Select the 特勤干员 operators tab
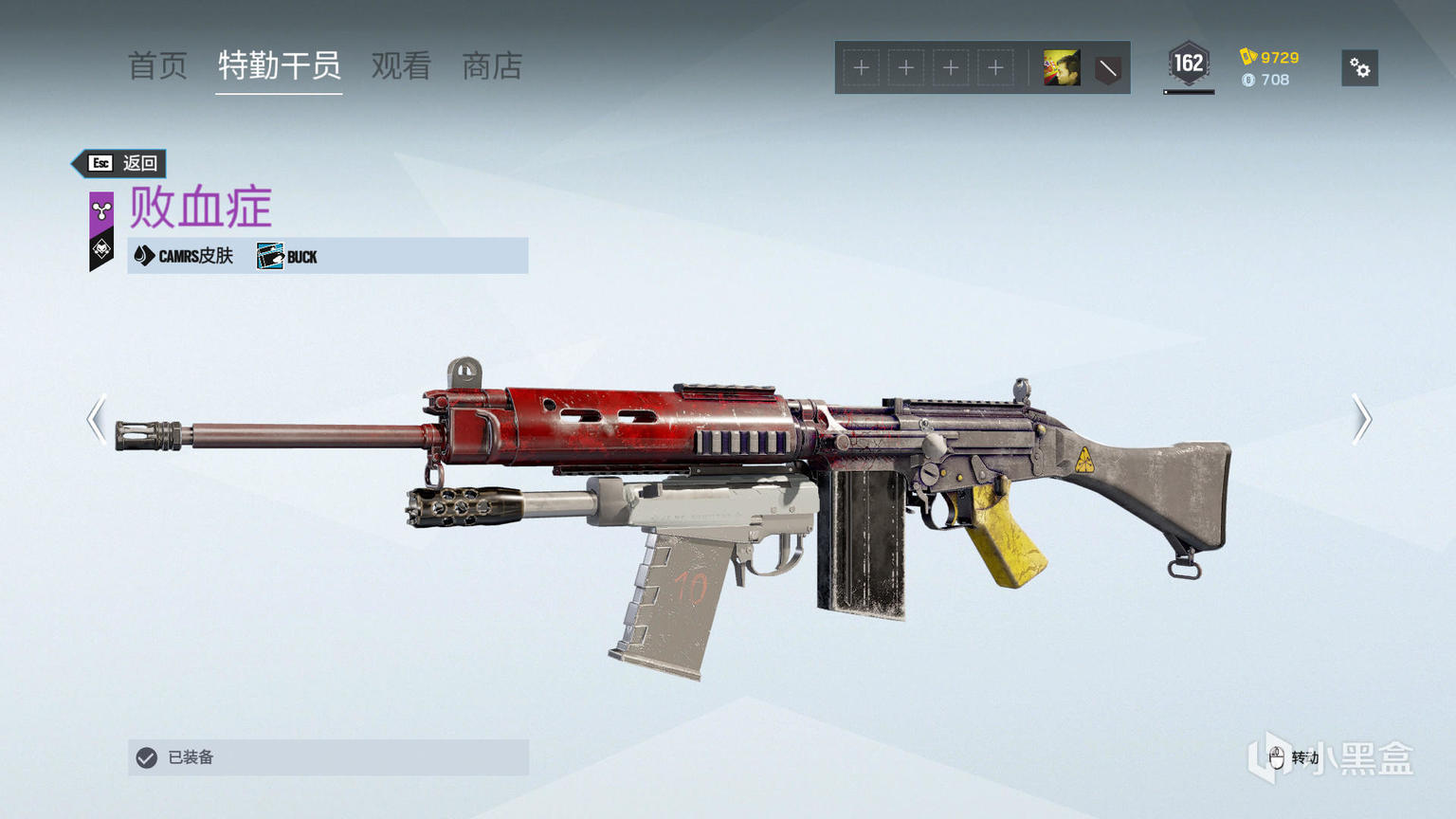The image size is (1456, 819). pyautogui.click(x=279, y=66)
